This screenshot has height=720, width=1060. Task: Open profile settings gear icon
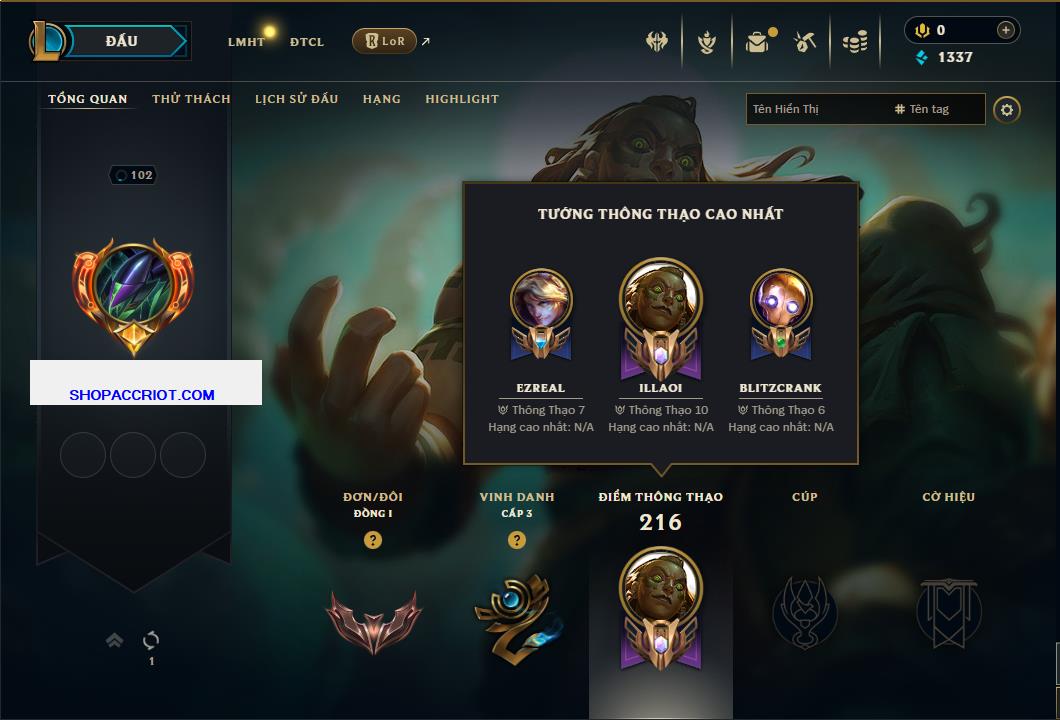(1007, 109)
